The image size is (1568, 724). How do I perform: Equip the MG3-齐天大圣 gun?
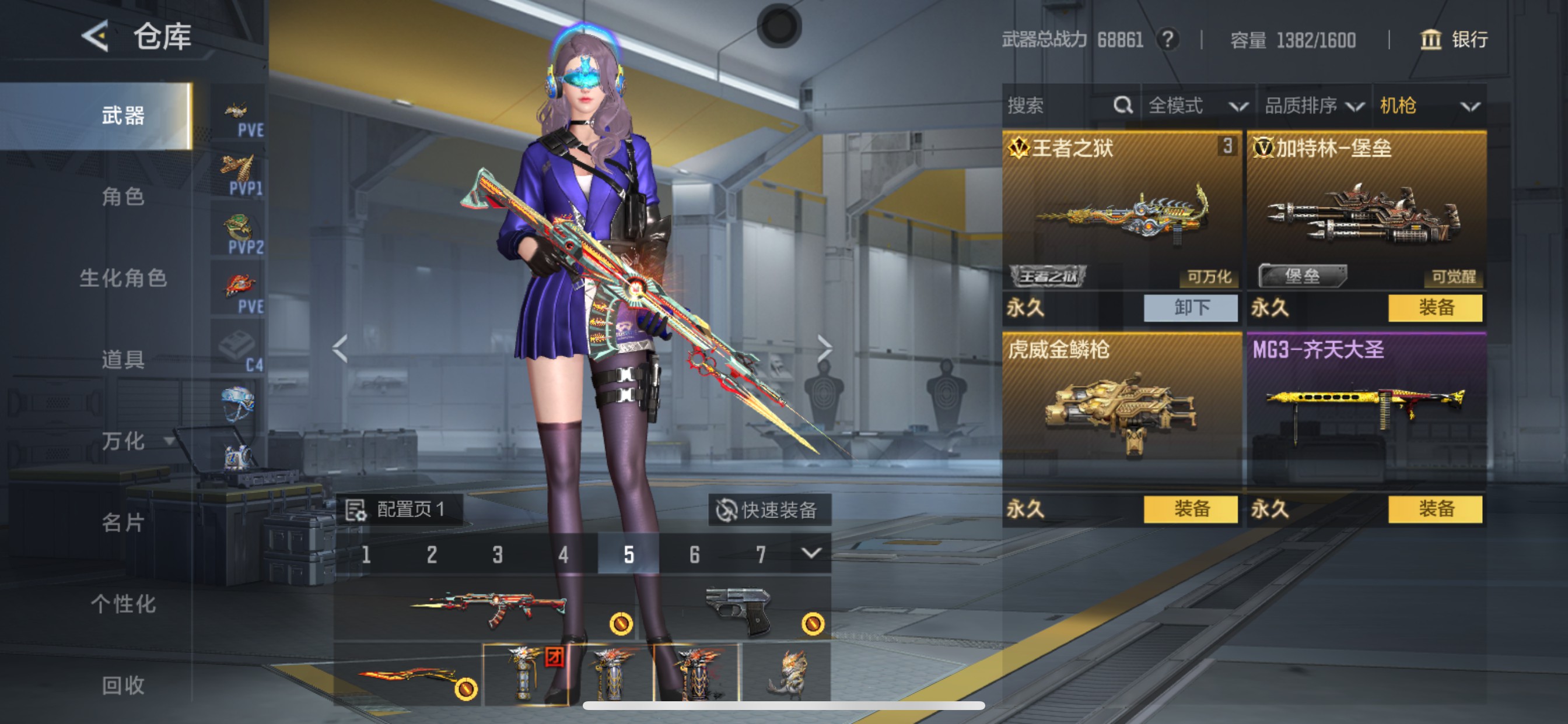click(1434, 509)
